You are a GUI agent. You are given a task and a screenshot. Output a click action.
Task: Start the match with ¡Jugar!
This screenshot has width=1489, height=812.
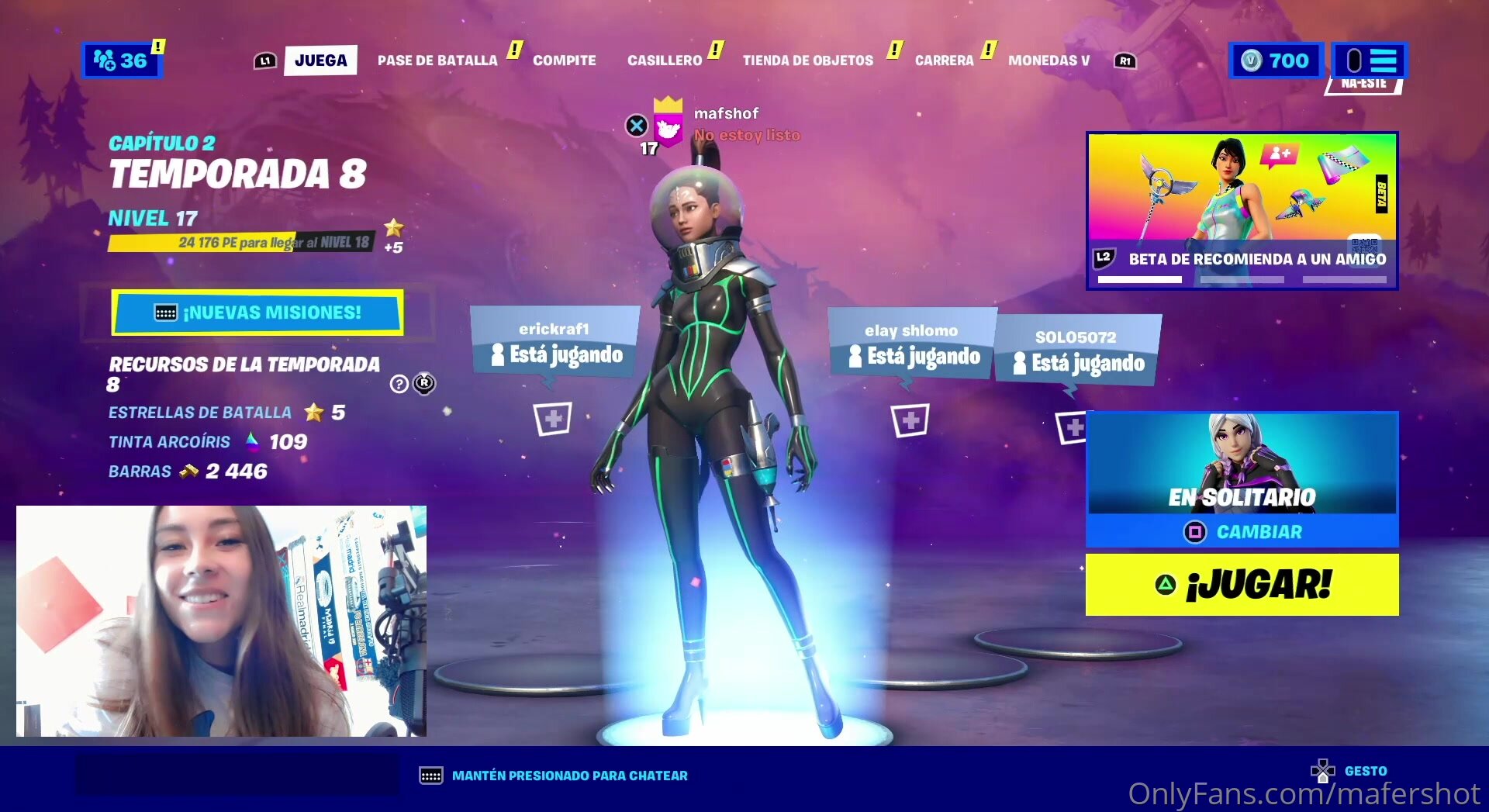pyautogui.click(x=1242, y=585)
